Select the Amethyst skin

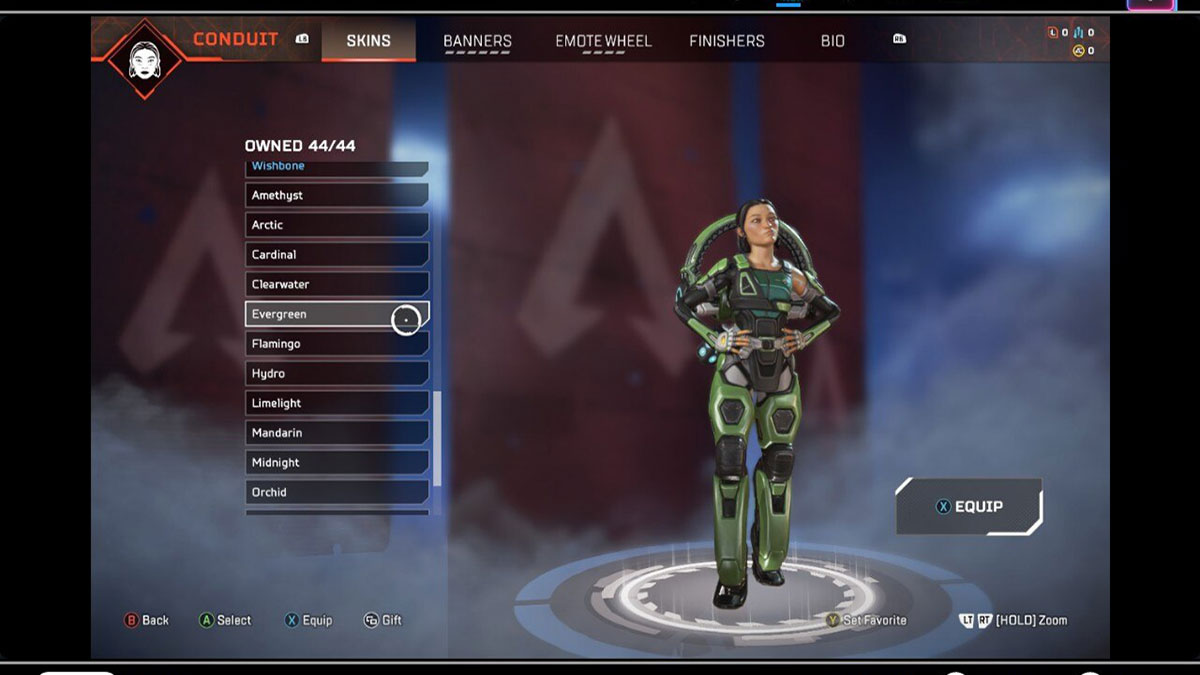336,195
